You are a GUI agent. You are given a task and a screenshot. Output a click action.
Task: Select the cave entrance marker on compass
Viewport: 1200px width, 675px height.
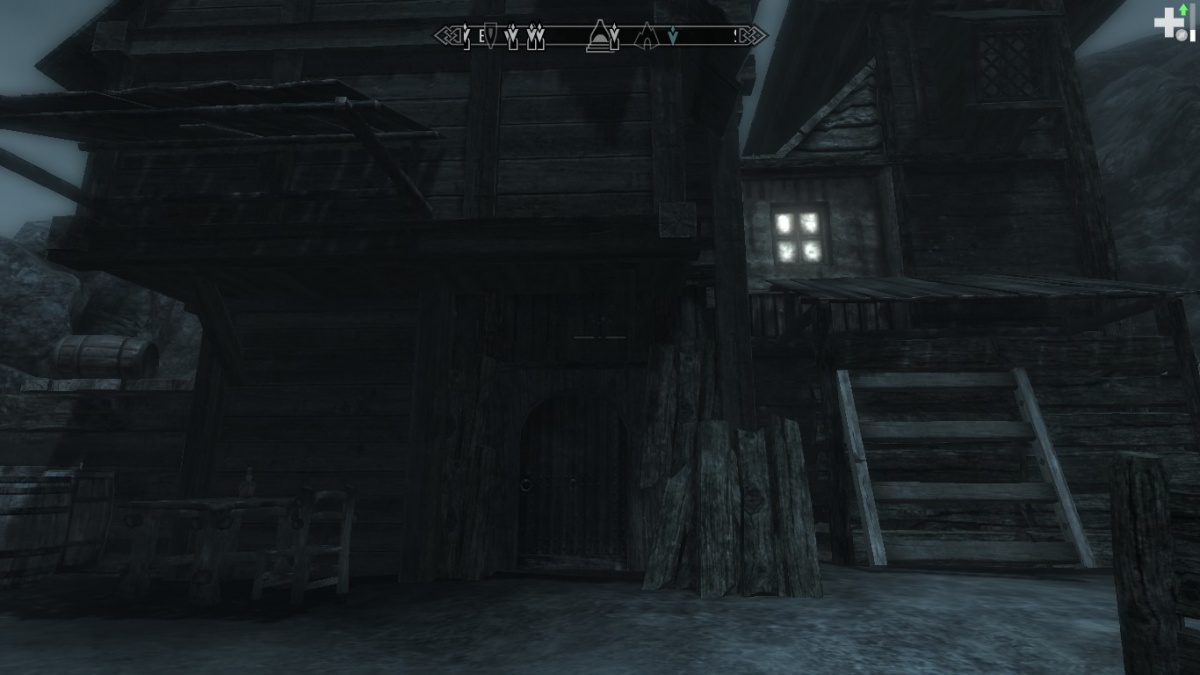coord(646,36)
